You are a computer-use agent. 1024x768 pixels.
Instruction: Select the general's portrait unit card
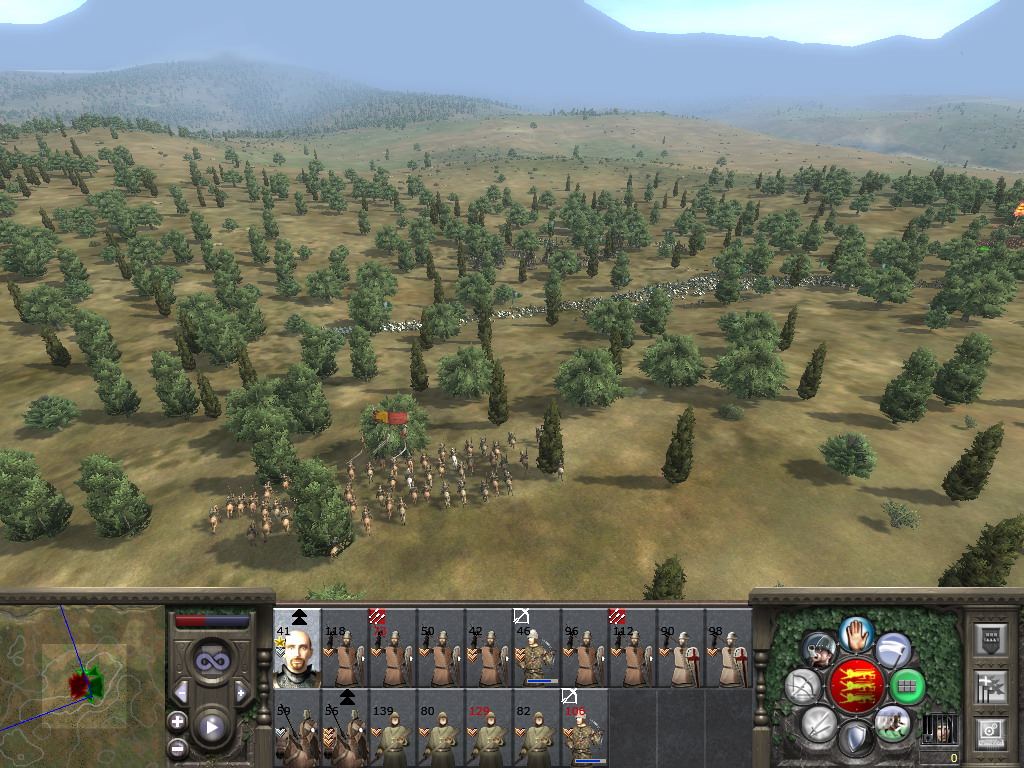point(297,648)
